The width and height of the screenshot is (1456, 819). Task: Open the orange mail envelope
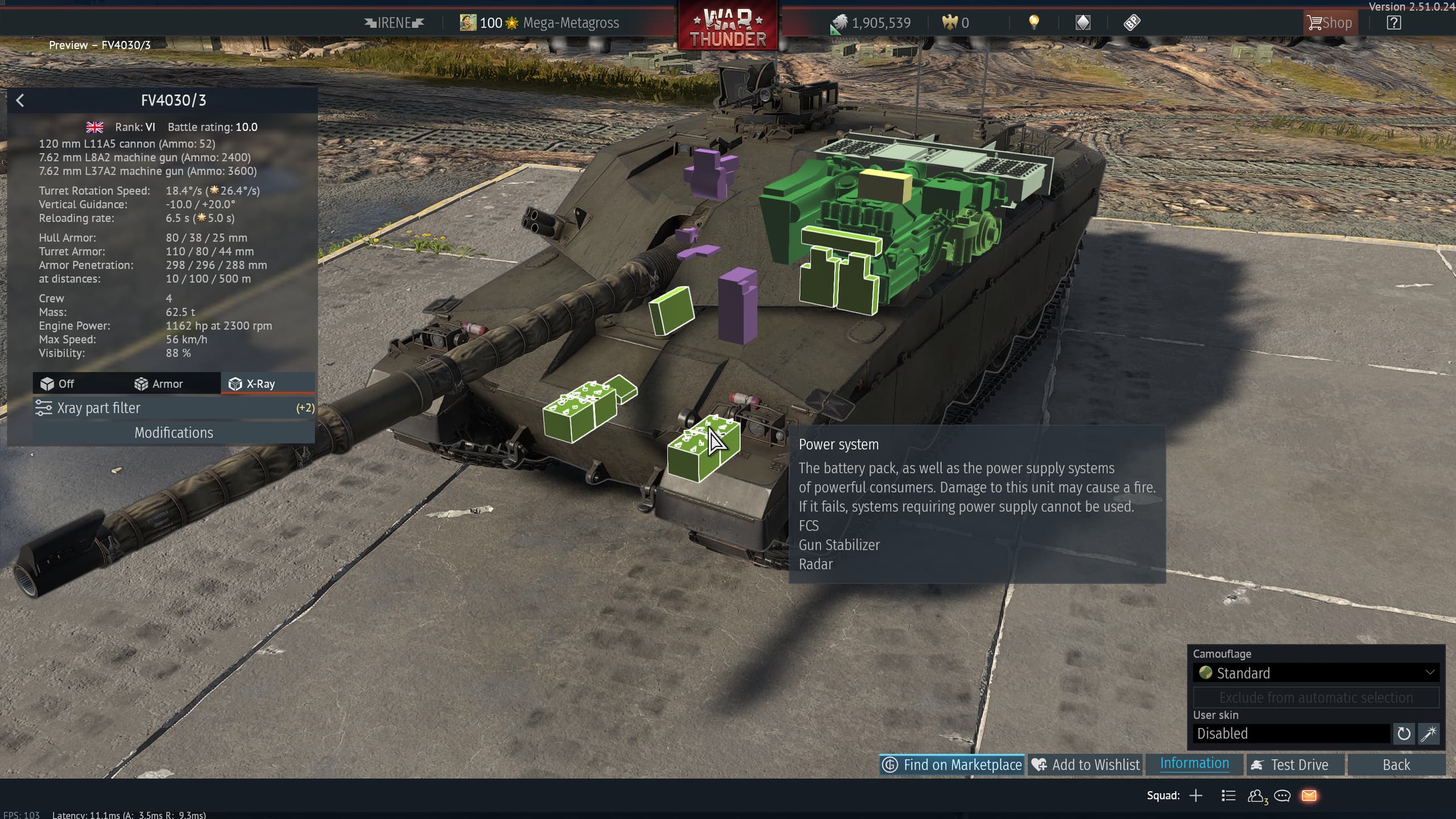(x=1309, y=796)
